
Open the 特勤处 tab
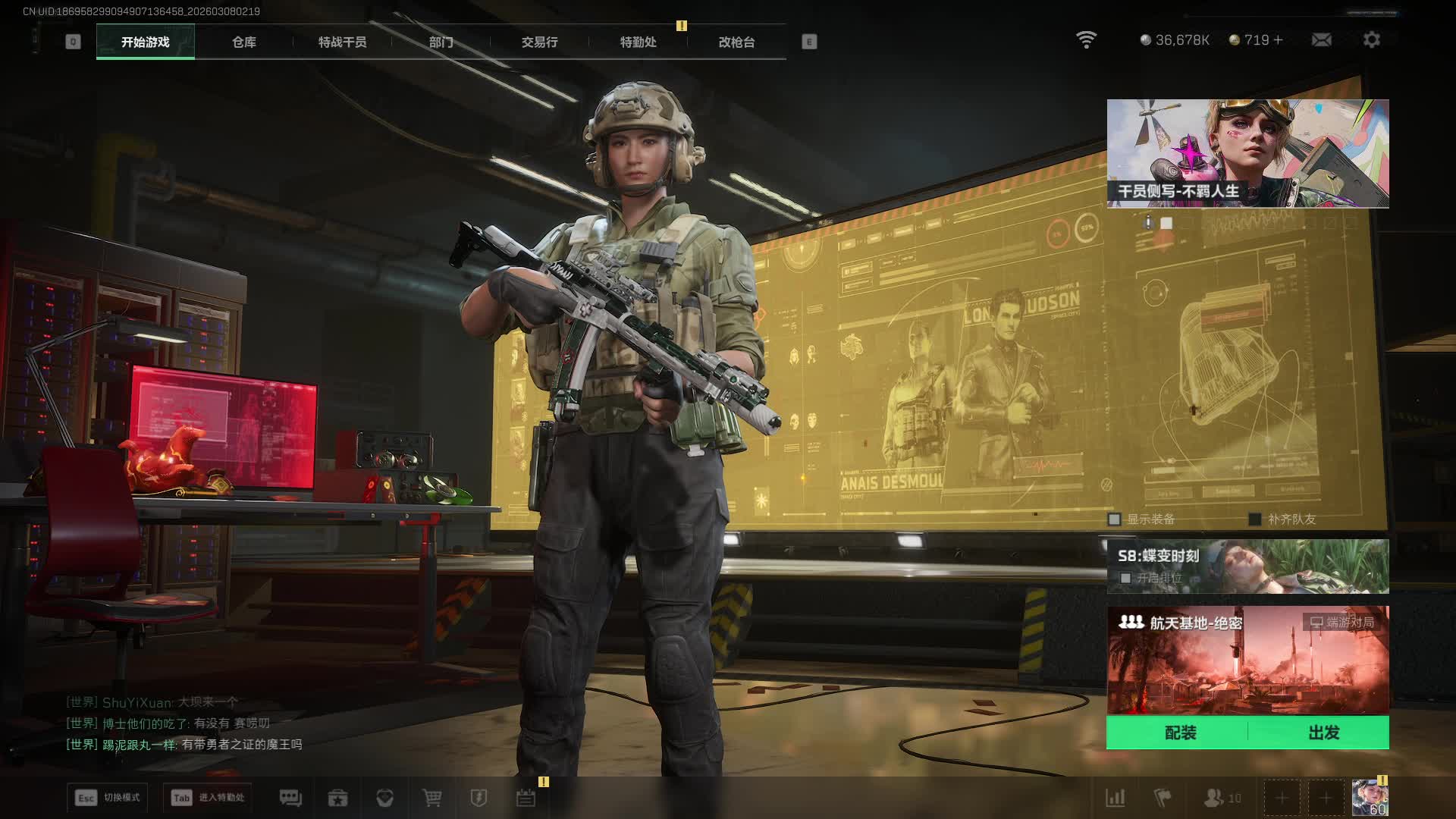pos(638,42)
